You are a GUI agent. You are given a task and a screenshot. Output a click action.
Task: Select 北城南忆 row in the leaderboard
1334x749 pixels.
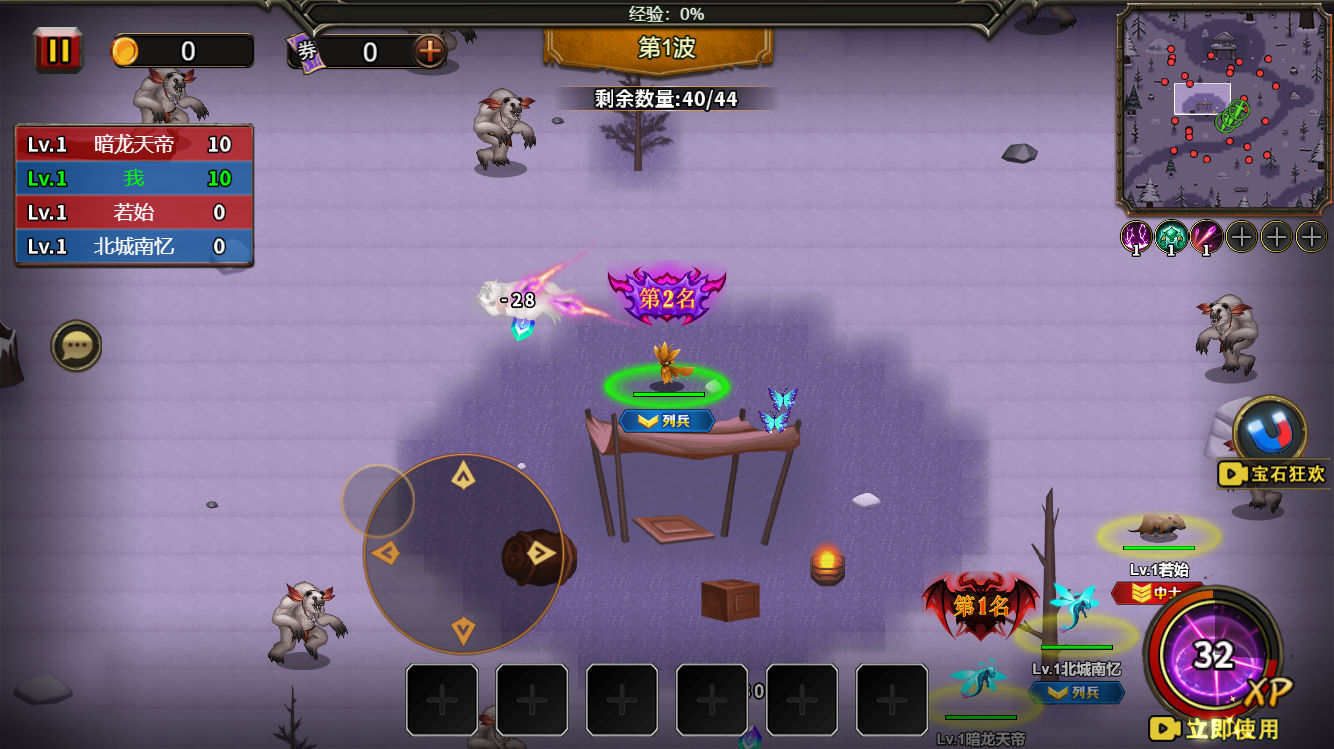[x=134, y=246]
